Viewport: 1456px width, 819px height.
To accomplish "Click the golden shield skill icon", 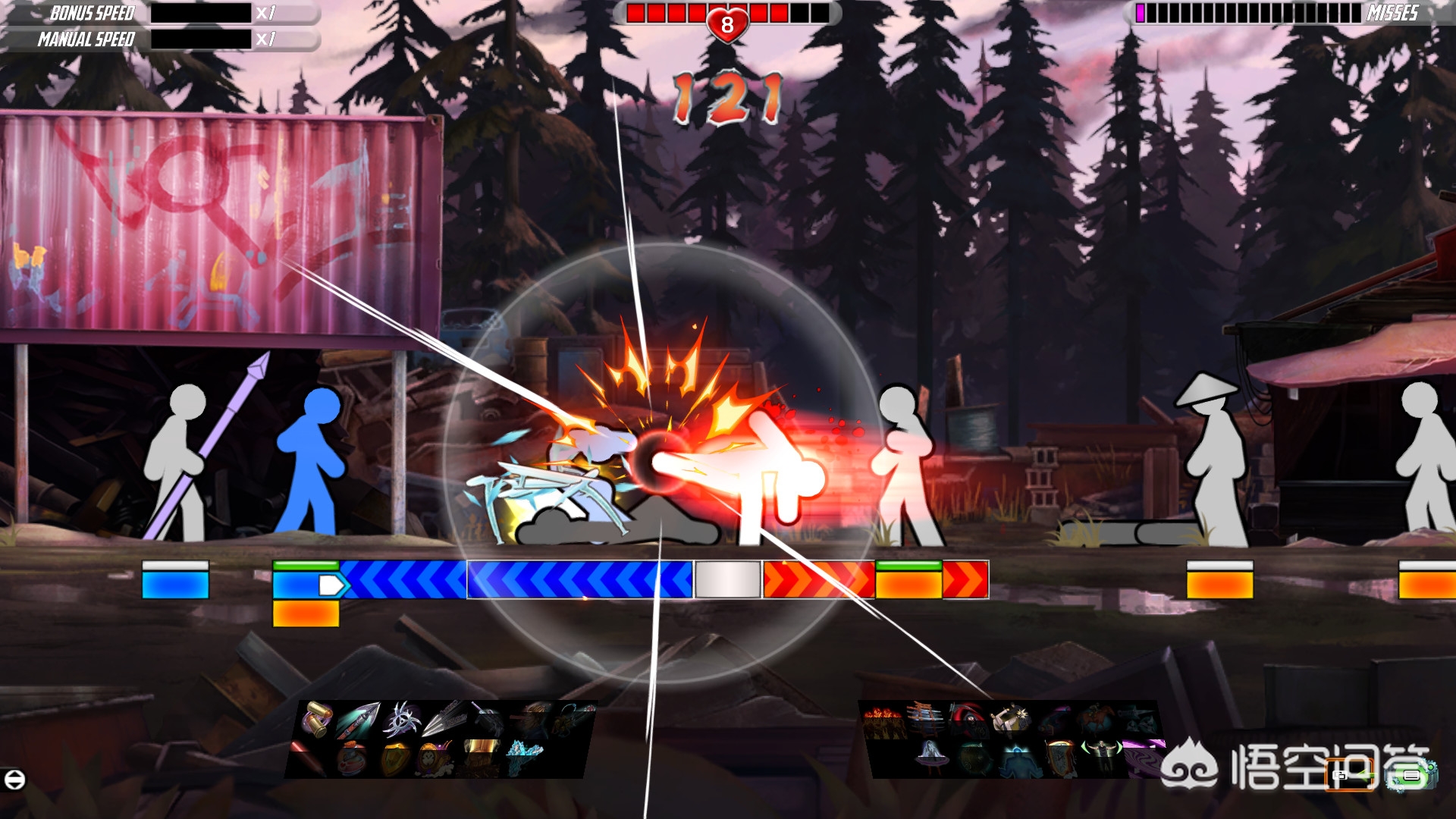I will click(394, 758).
